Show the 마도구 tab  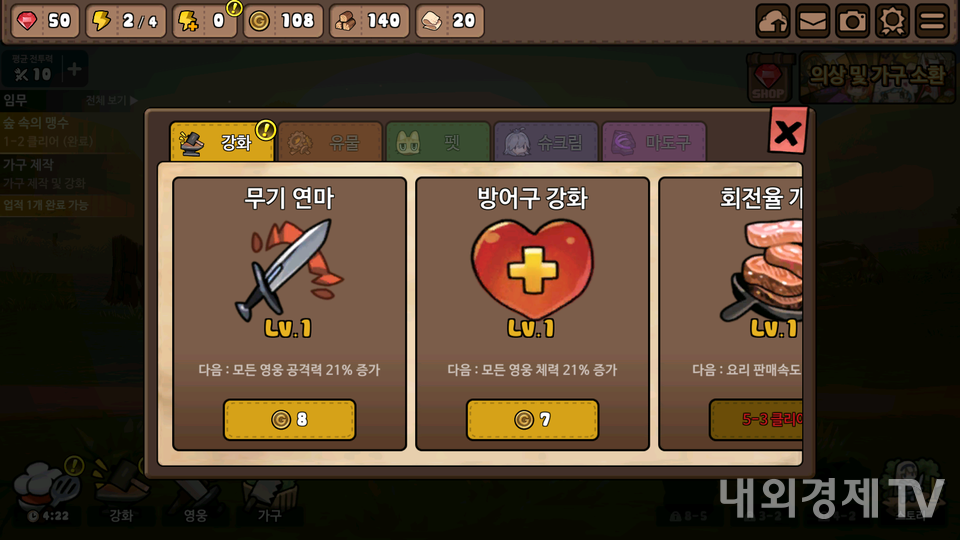(654, 142)
